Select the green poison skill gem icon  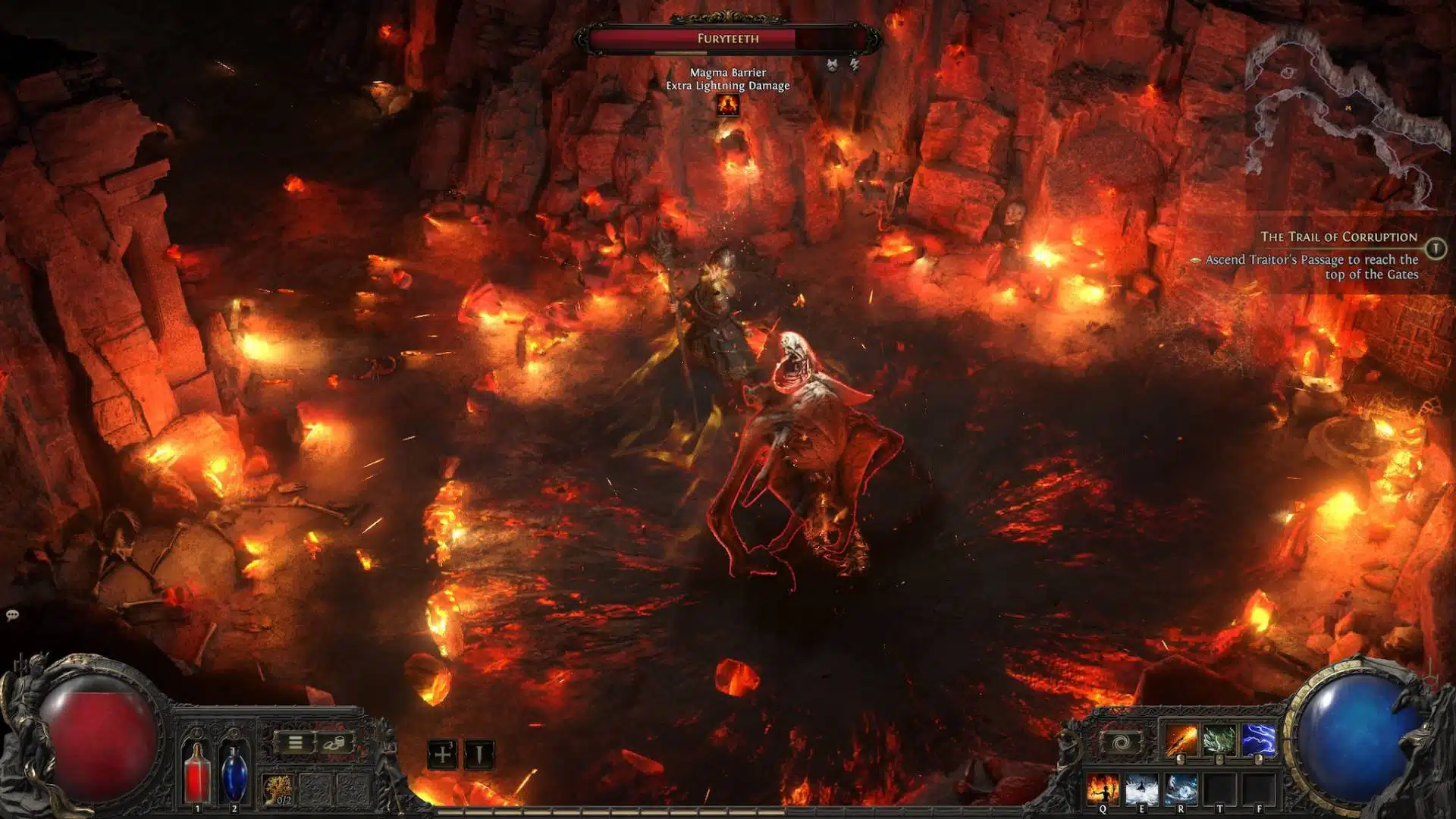(1219, 739)
